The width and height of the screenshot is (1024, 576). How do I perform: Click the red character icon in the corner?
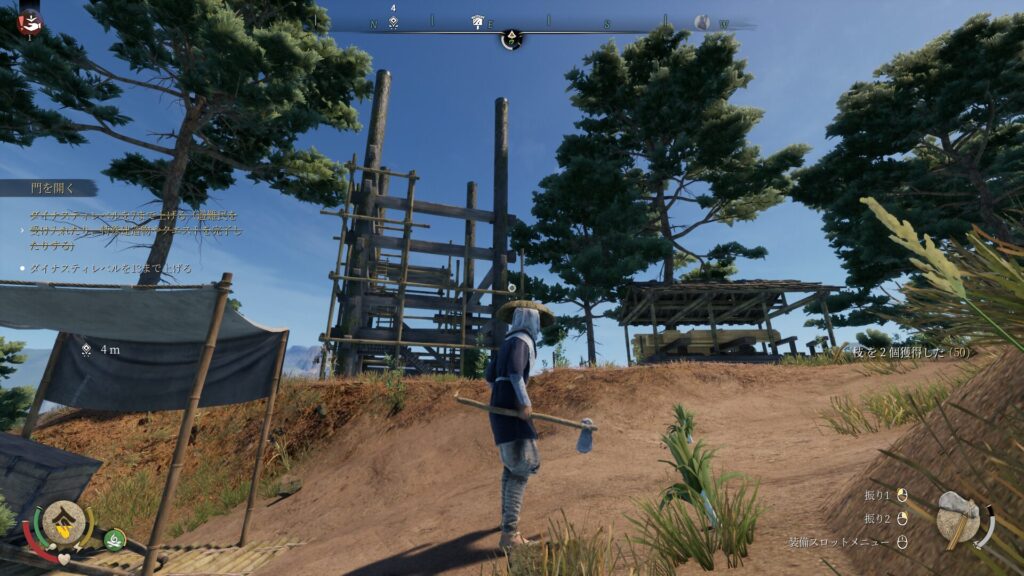(x=30, y=20)
